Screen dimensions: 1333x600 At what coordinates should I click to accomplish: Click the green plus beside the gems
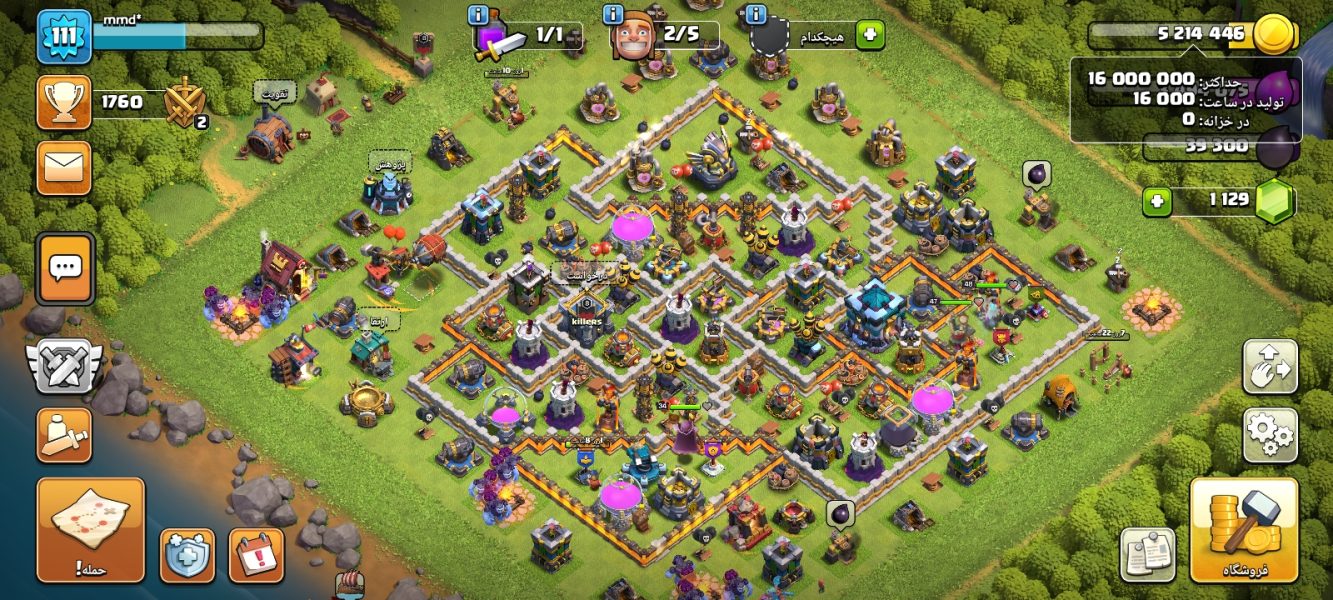tap(1158, 202)
